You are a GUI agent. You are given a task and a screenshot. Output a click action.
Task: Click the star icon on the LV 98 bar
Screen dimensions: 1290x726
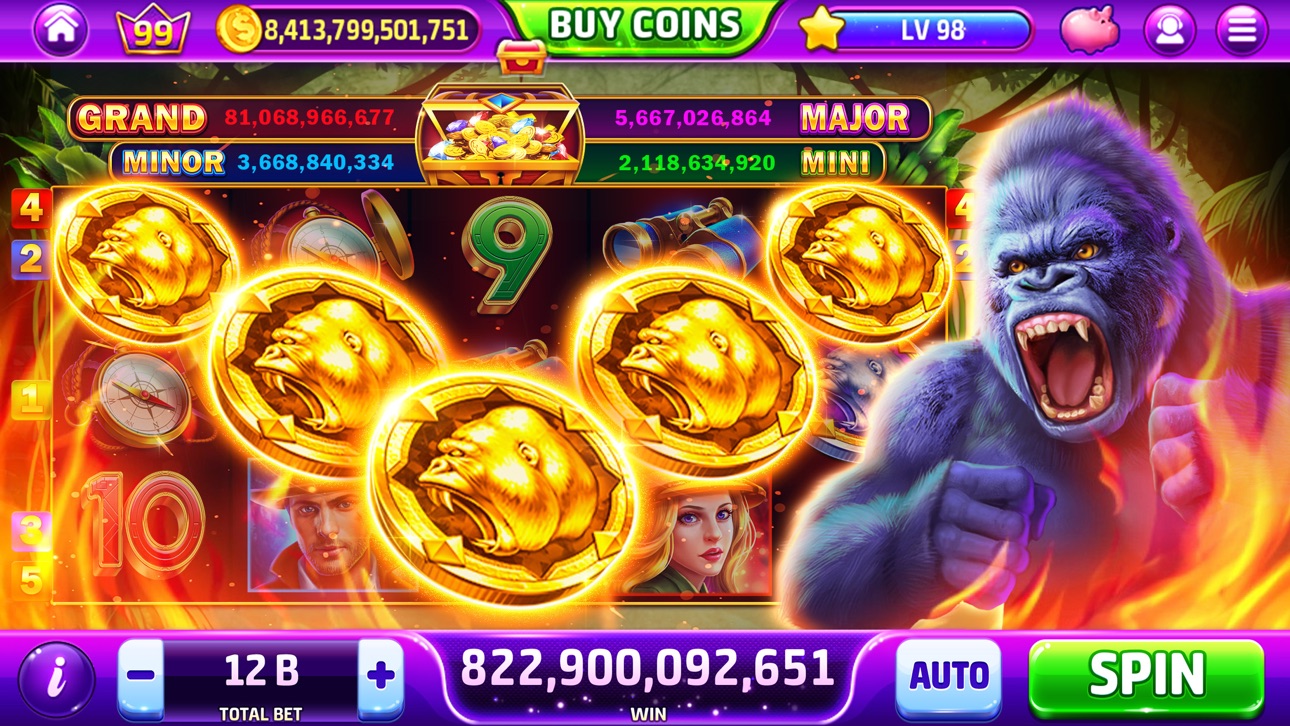coord(822,30)
